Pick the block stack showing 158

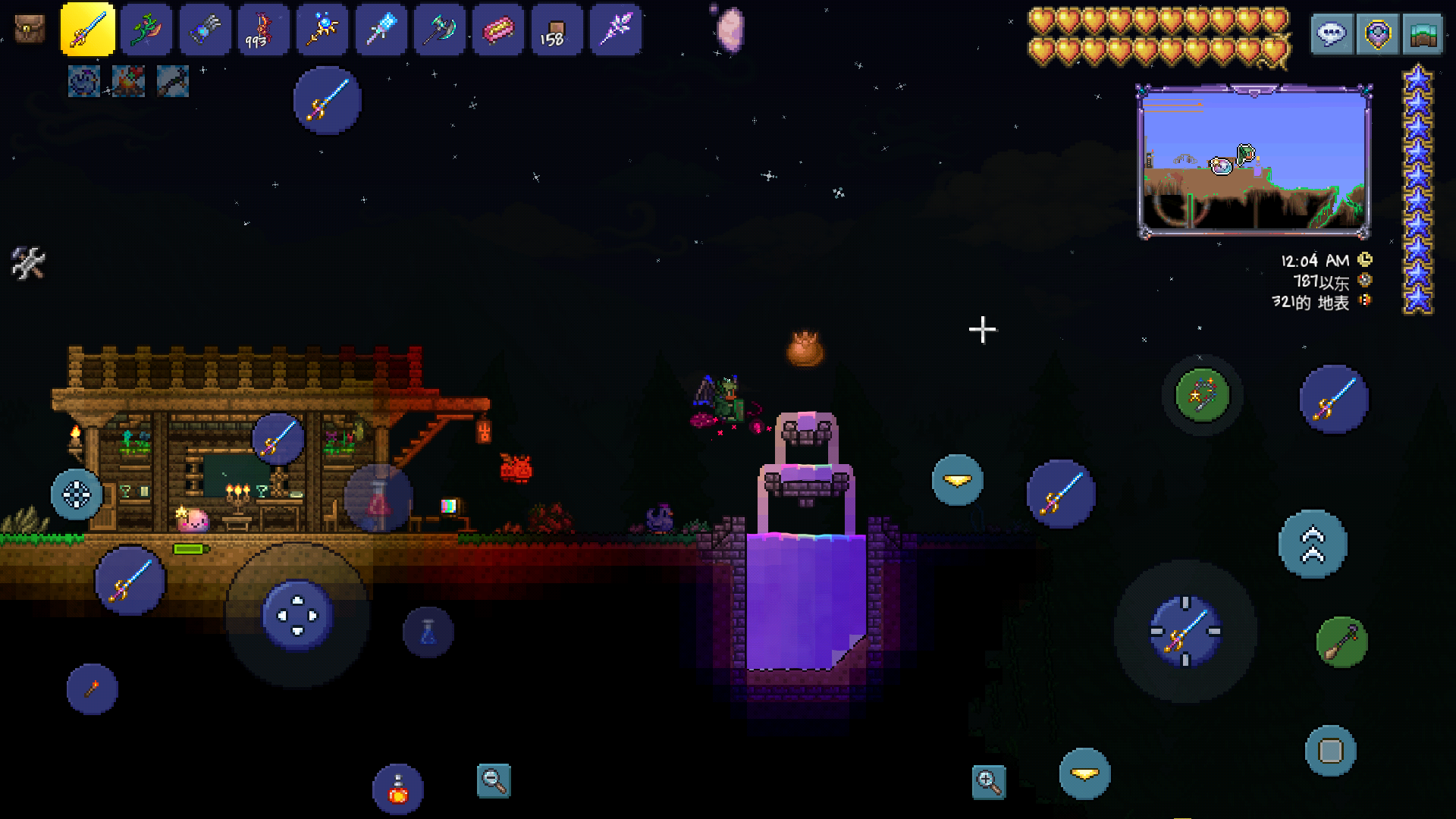[x=557, y=30]
